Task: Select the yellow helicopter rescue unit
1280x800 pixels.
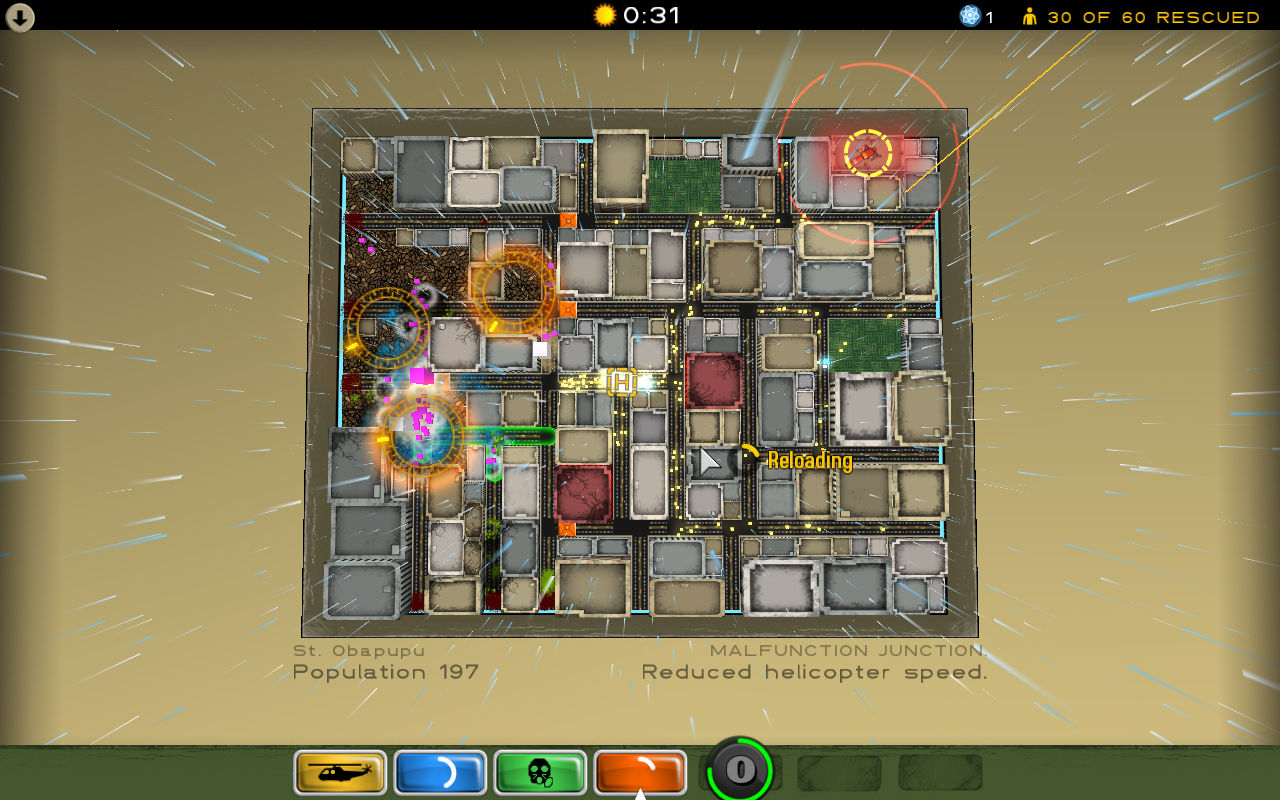Action: (x=338, y=772)
